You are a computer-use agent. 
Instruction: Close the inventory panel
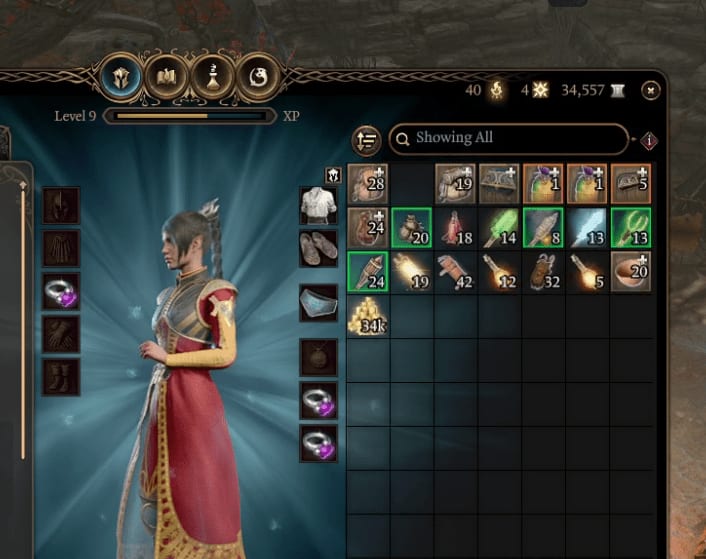coord(651,91)
